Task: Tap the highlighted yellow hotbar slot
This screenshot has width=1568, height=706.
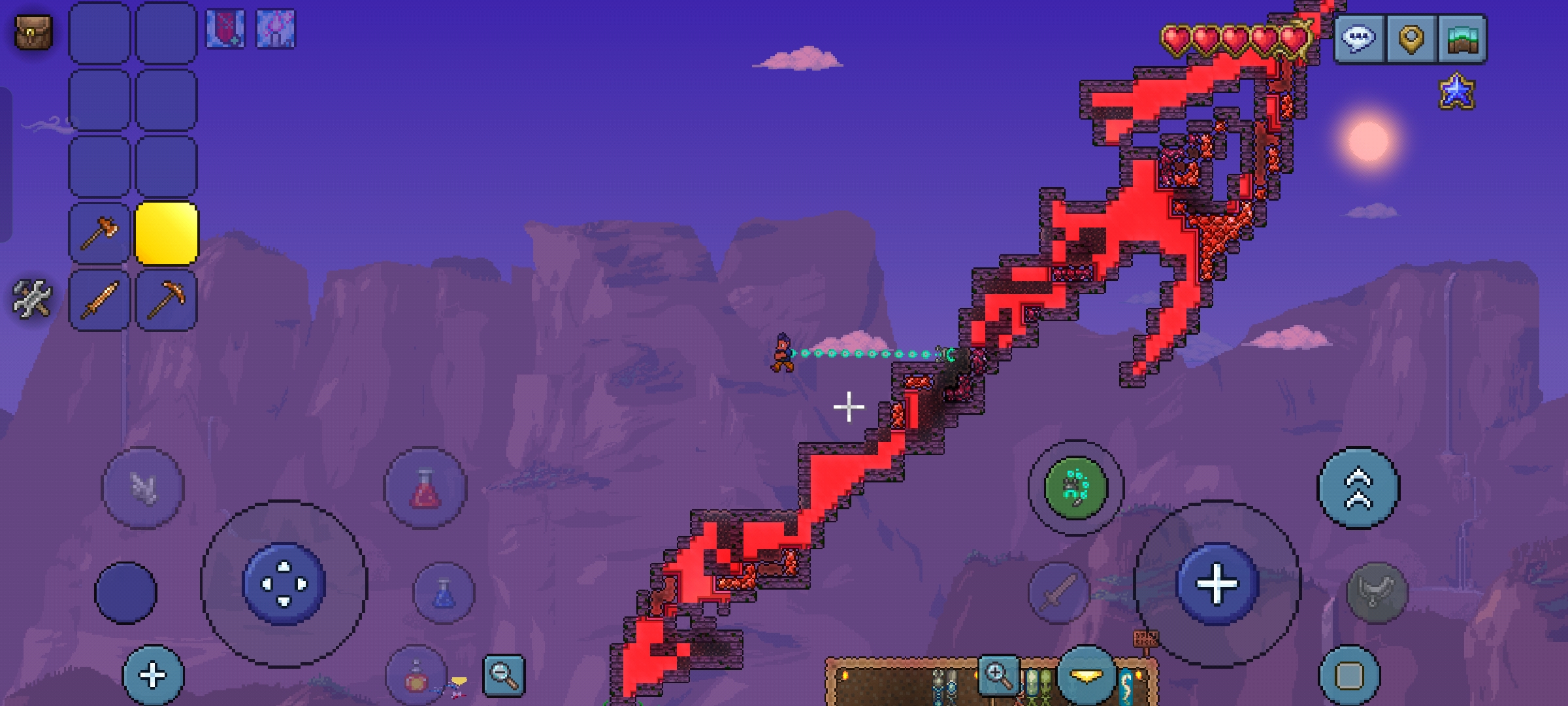Action: [166, 233]
